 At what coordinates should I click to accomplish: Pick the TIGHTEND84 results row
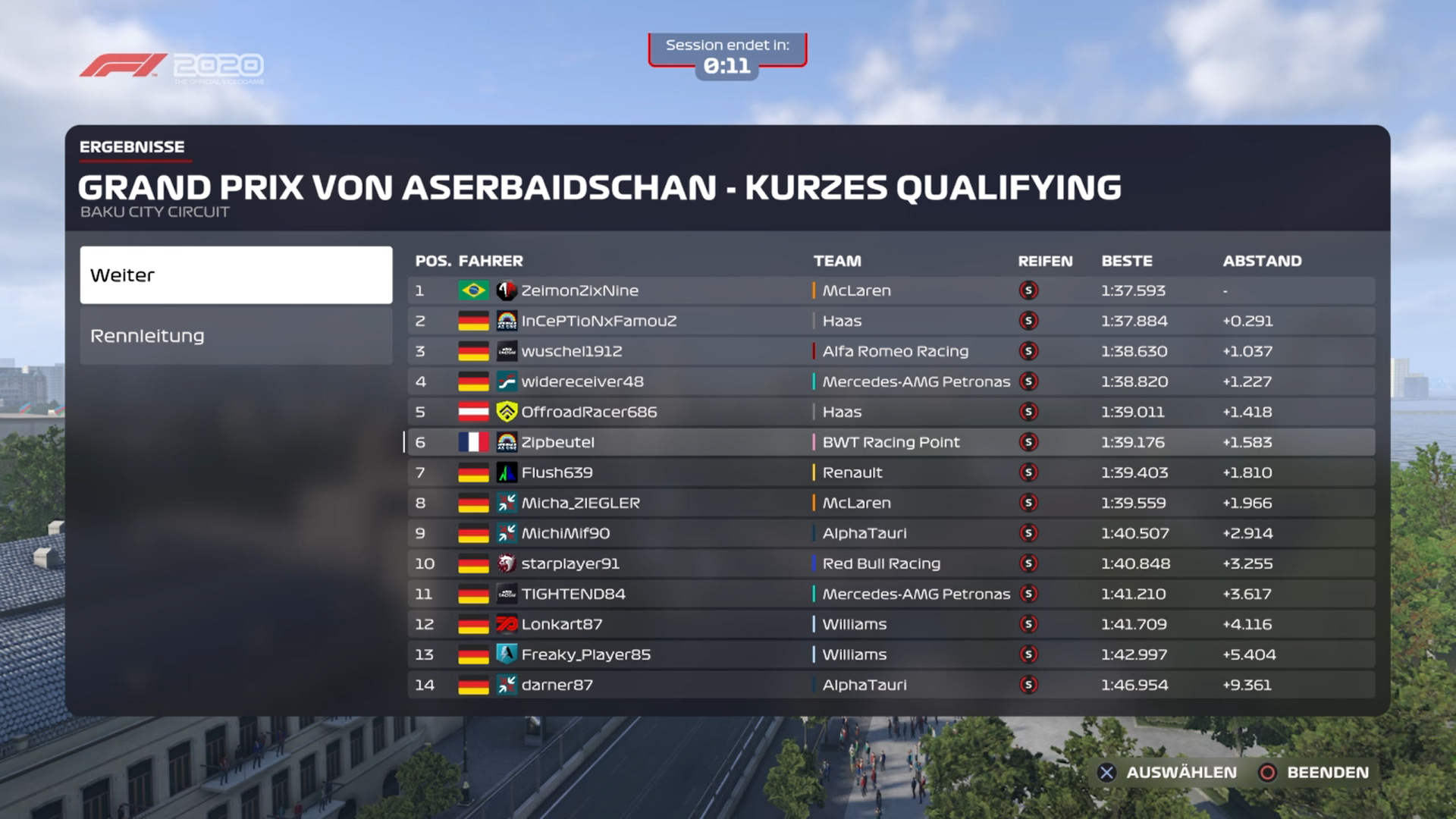click(890, 594)
